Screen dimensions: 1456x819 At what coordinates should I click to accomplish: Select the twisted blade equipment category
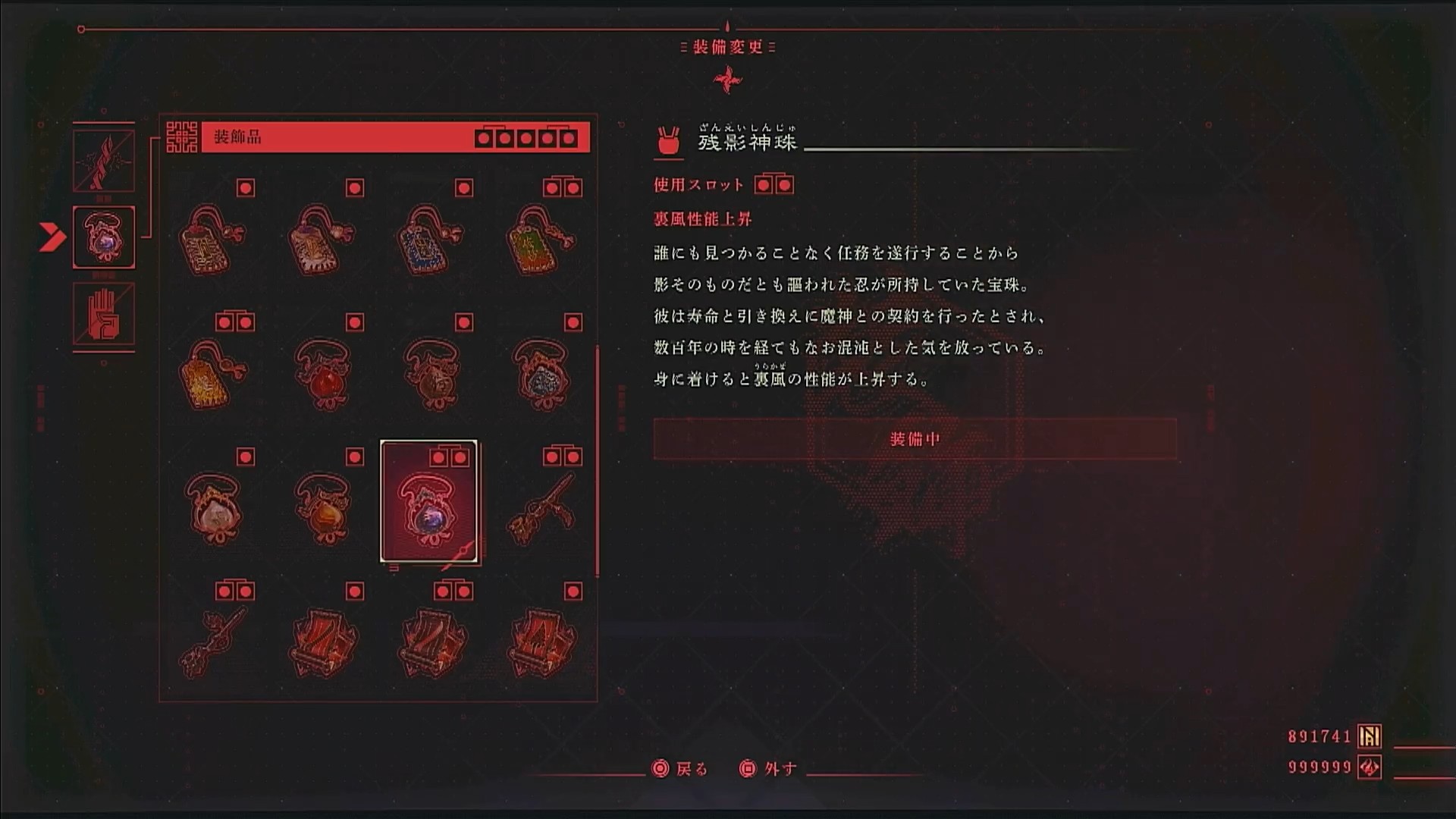click(x=104, y=160)
